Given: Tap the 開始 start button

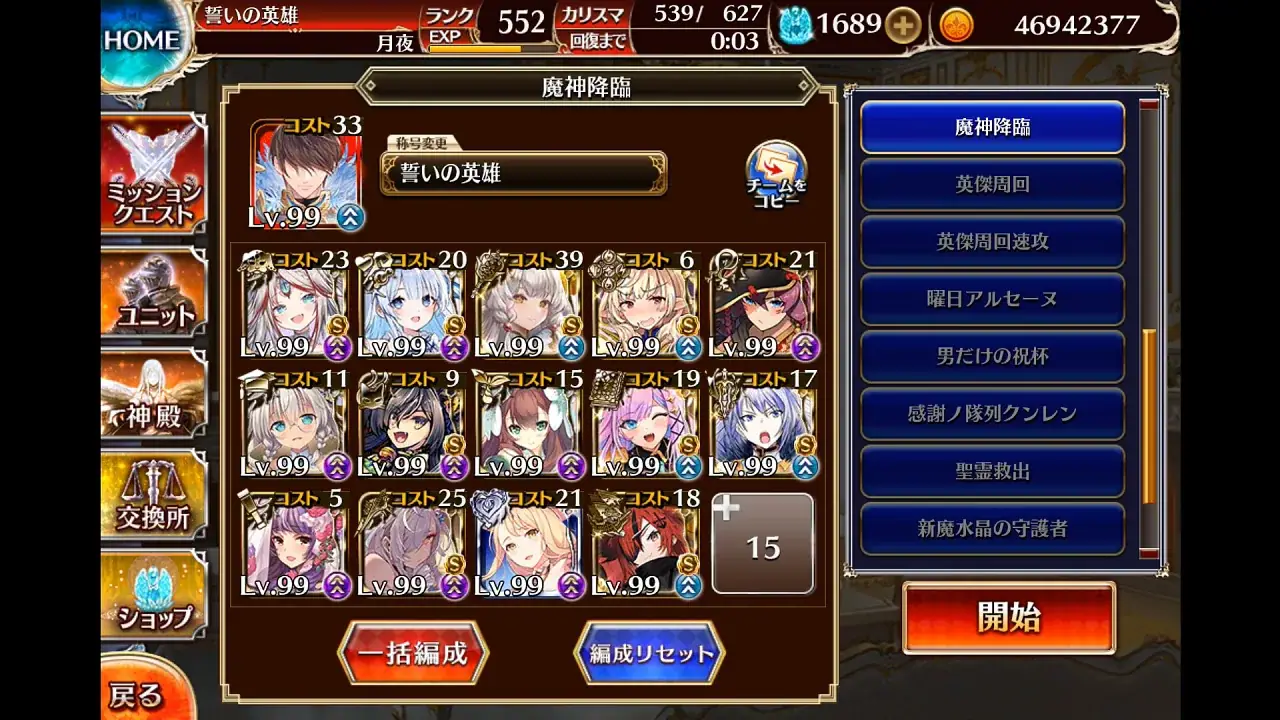Looking at the screenshot, I should coord(1009,619).
